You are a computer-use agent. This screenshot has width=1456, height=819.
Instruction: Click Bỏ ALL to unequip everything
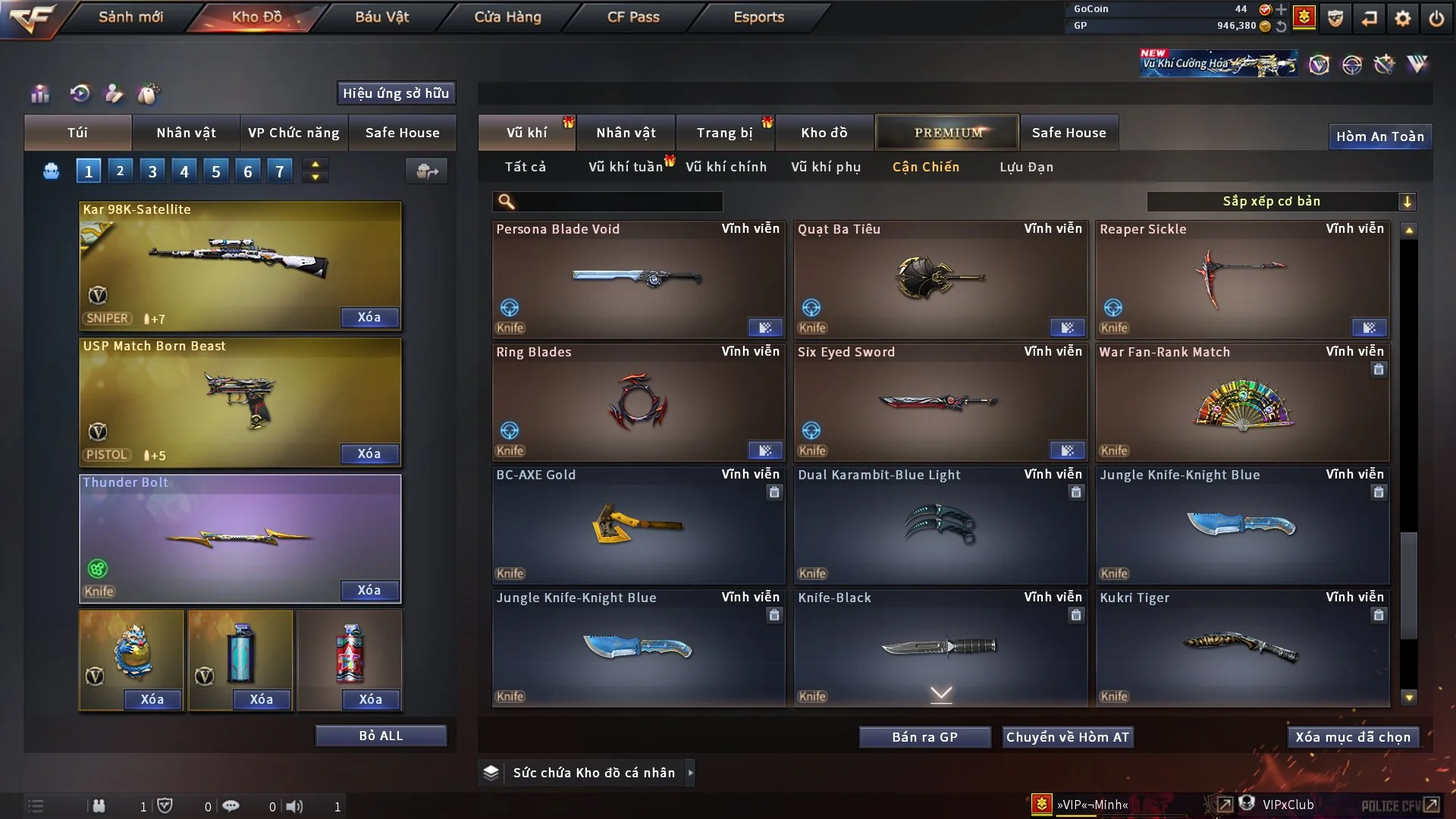click(381, 736)
